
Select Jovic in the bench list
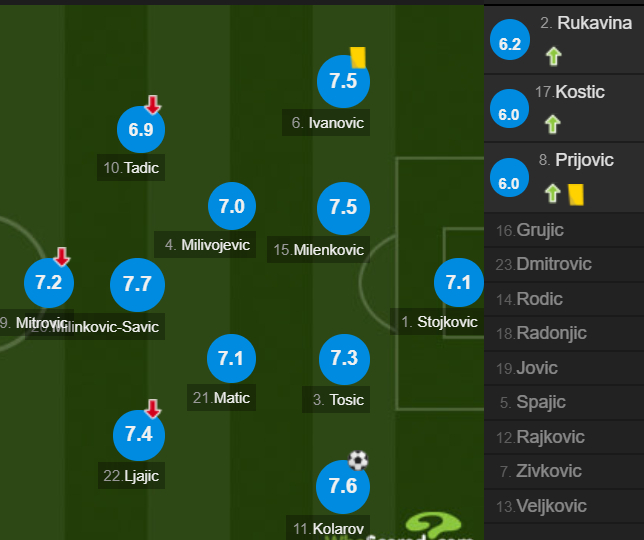[x=536, y=368]
